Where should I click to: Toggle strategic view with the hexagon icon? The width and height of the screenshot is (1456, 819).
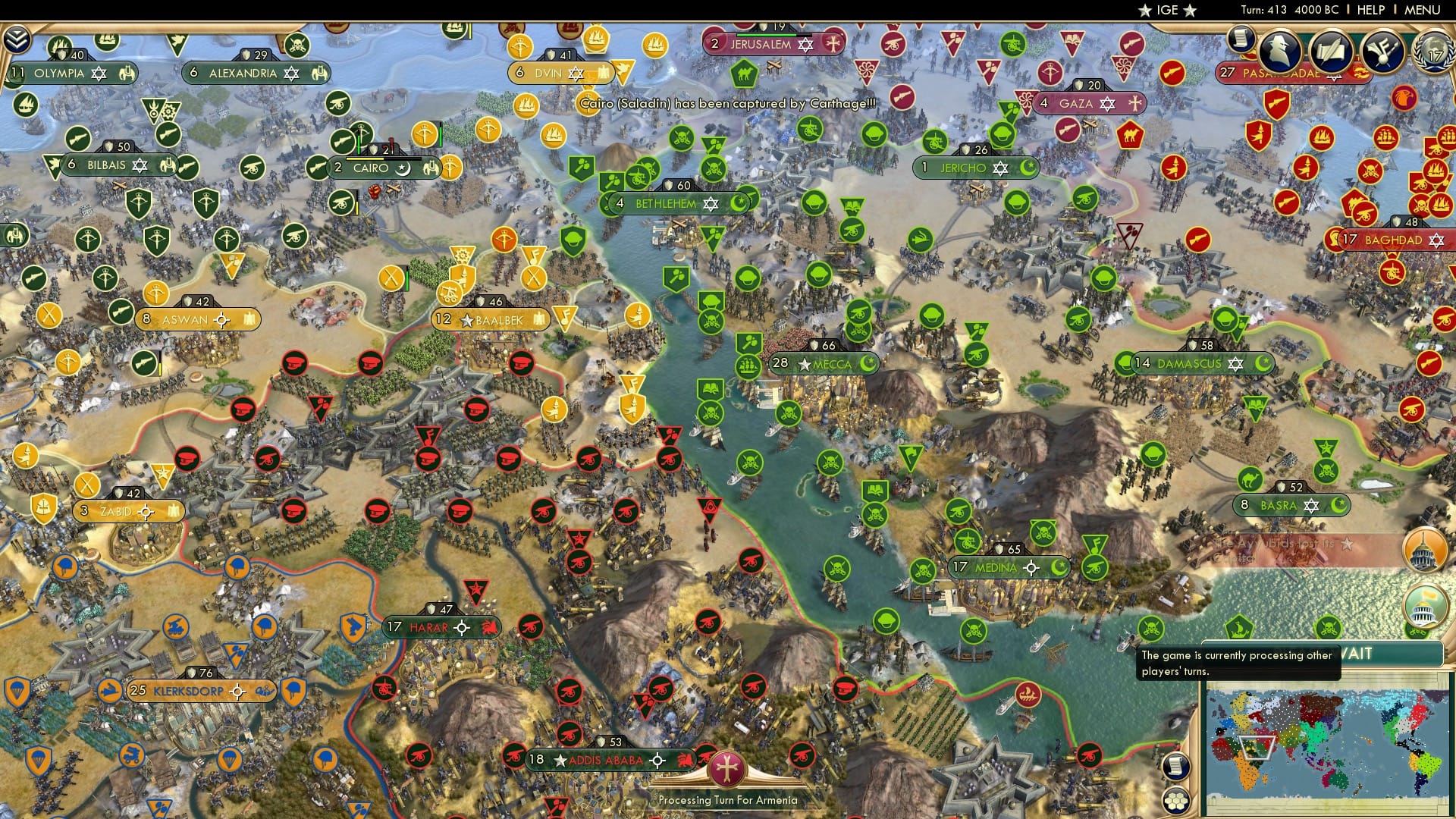click(1175, 800)
